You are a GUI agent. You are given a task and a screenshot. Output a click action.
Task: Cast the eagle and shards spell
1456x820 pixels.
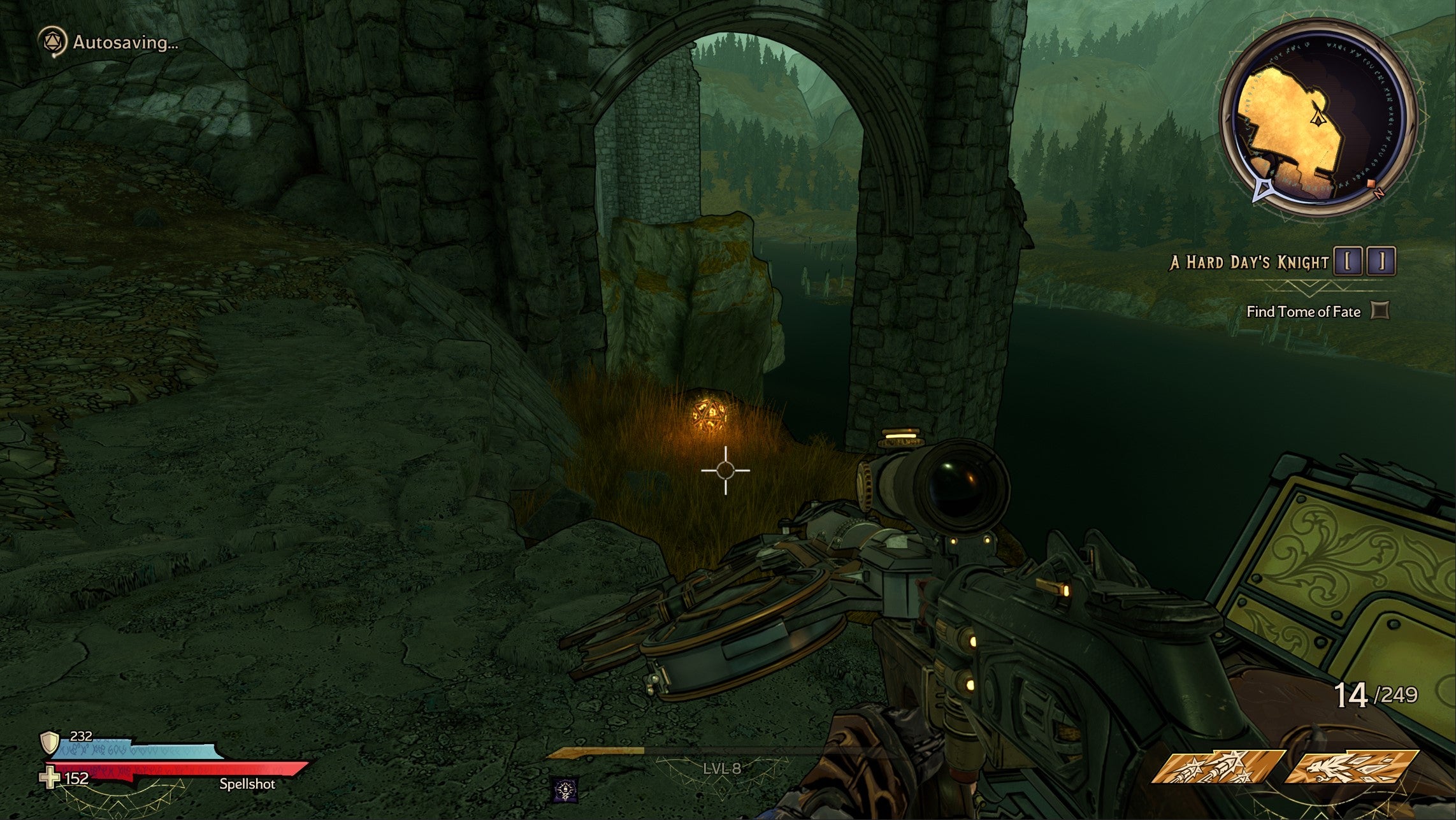point(1351,766)
